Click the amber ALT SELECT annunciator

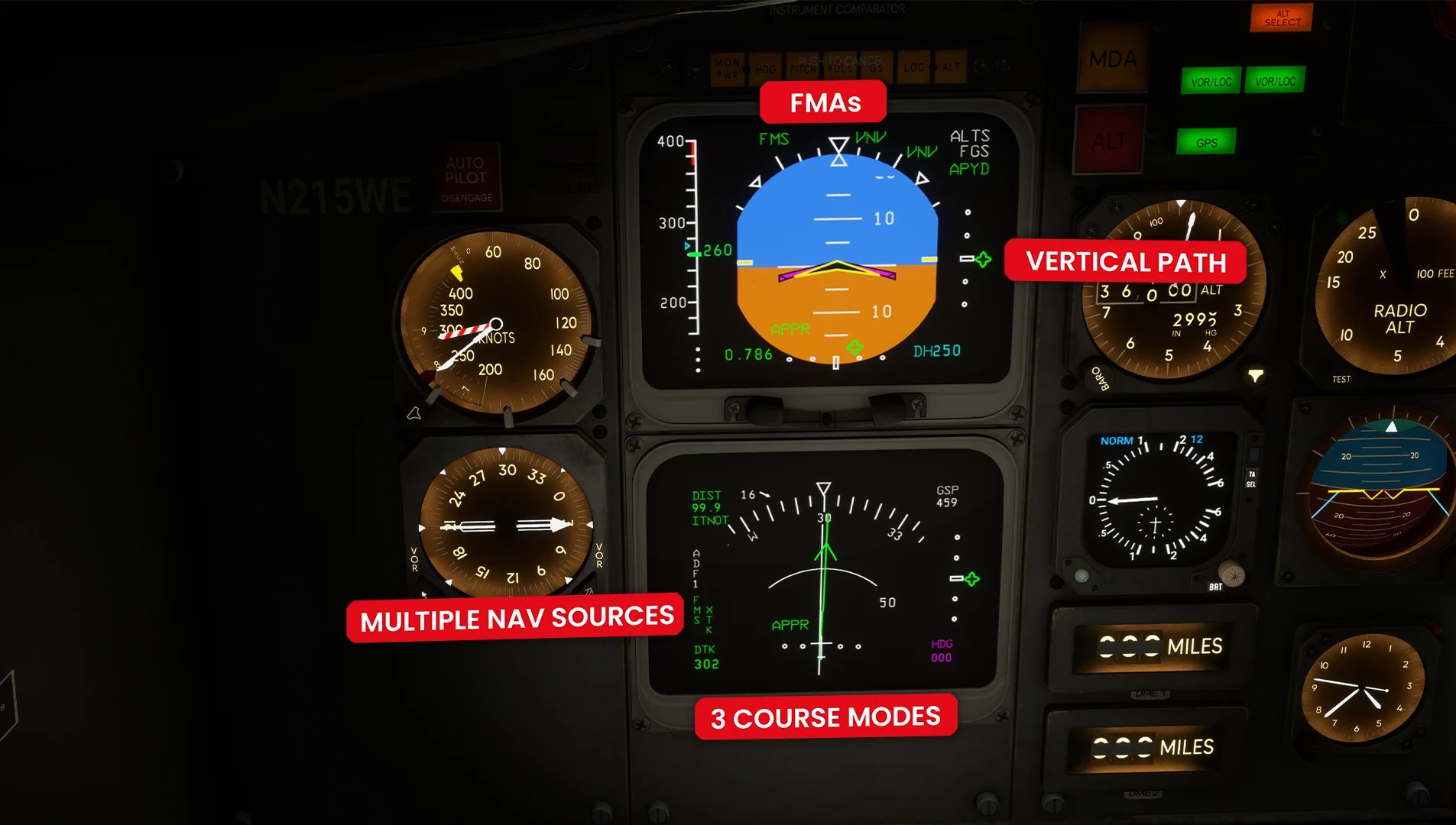click(x=1281, y=18)
